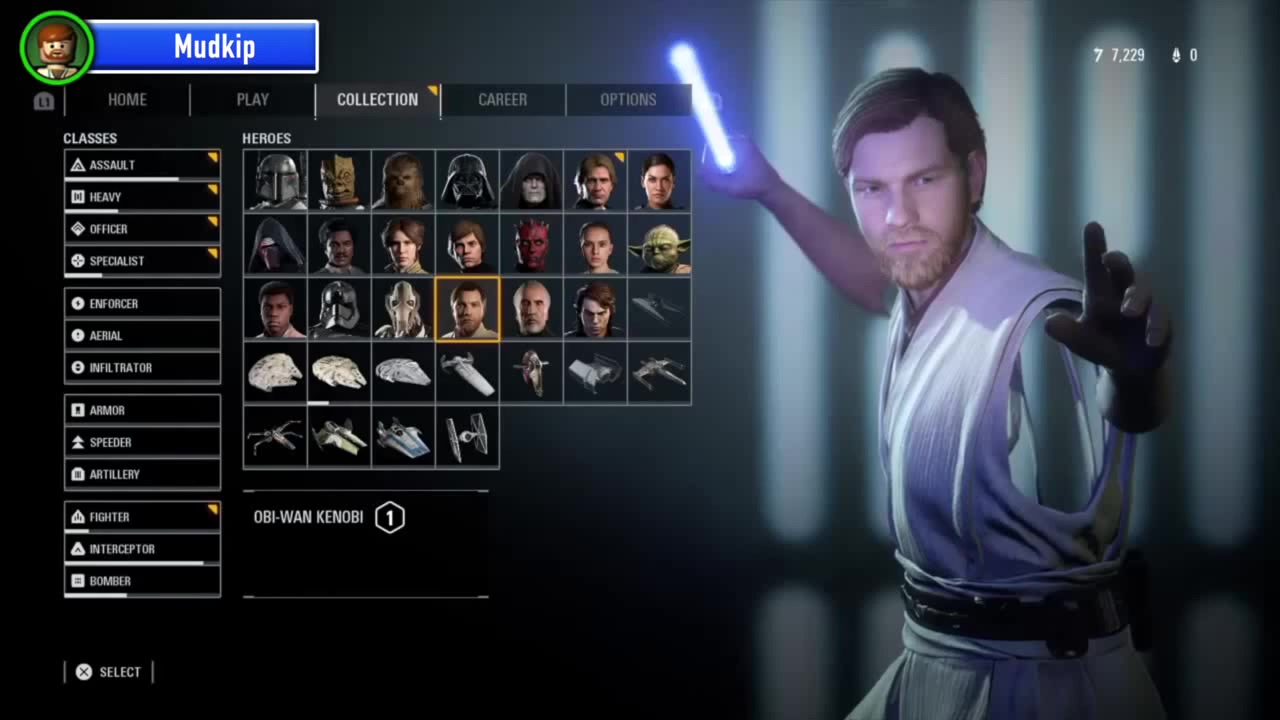Pick the Yoda hero portrait
The width and height of the screenshot is (1280, 720).
pos(659,245)
